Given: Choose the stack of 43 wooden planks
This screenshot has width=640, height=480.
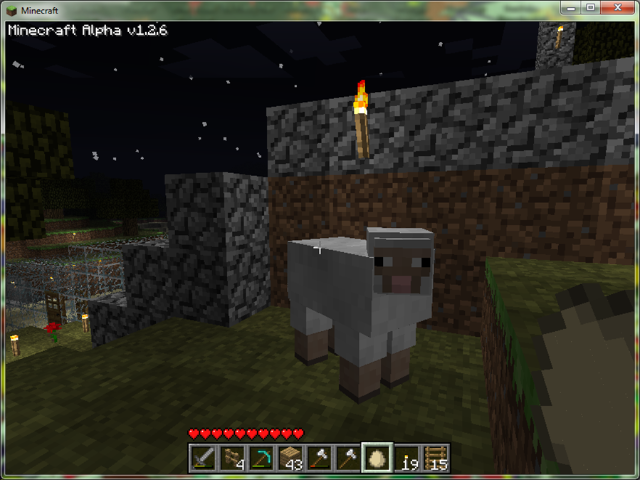Looking at the screenshot, I should coord(291,458).
